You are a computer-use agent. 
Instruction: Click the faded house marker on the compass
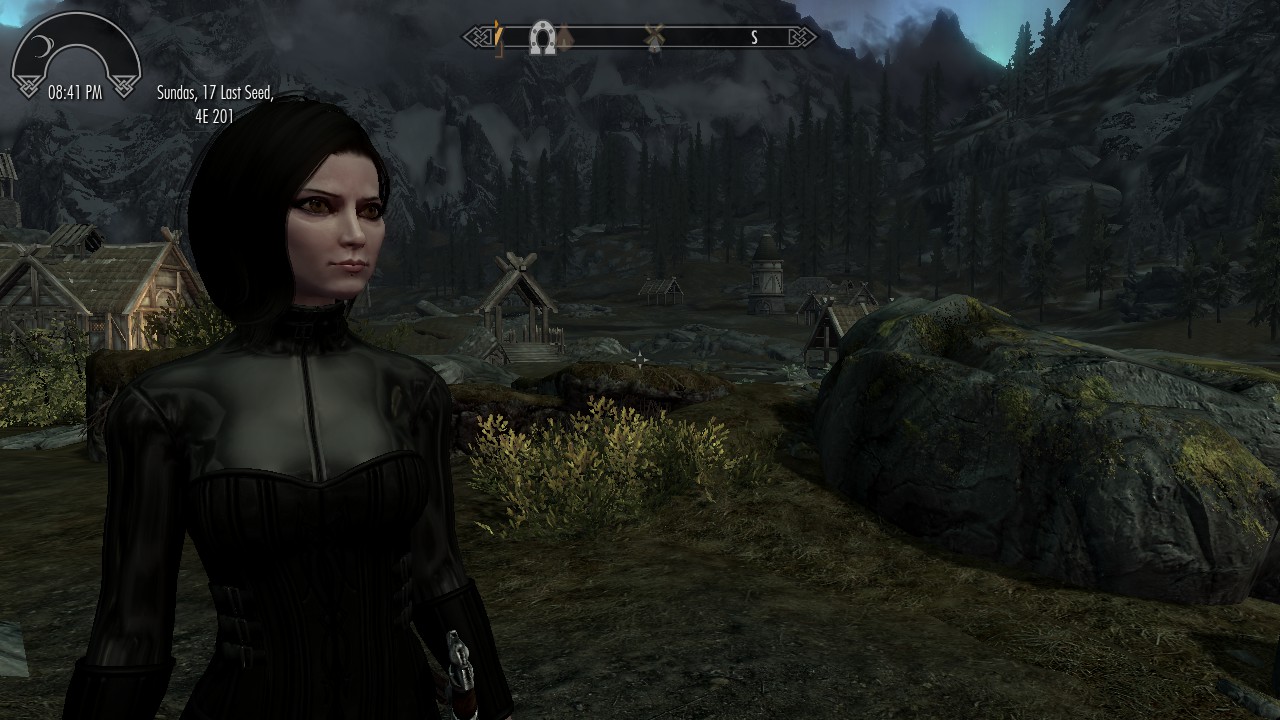pyautogui.click(x=564, y=38)
